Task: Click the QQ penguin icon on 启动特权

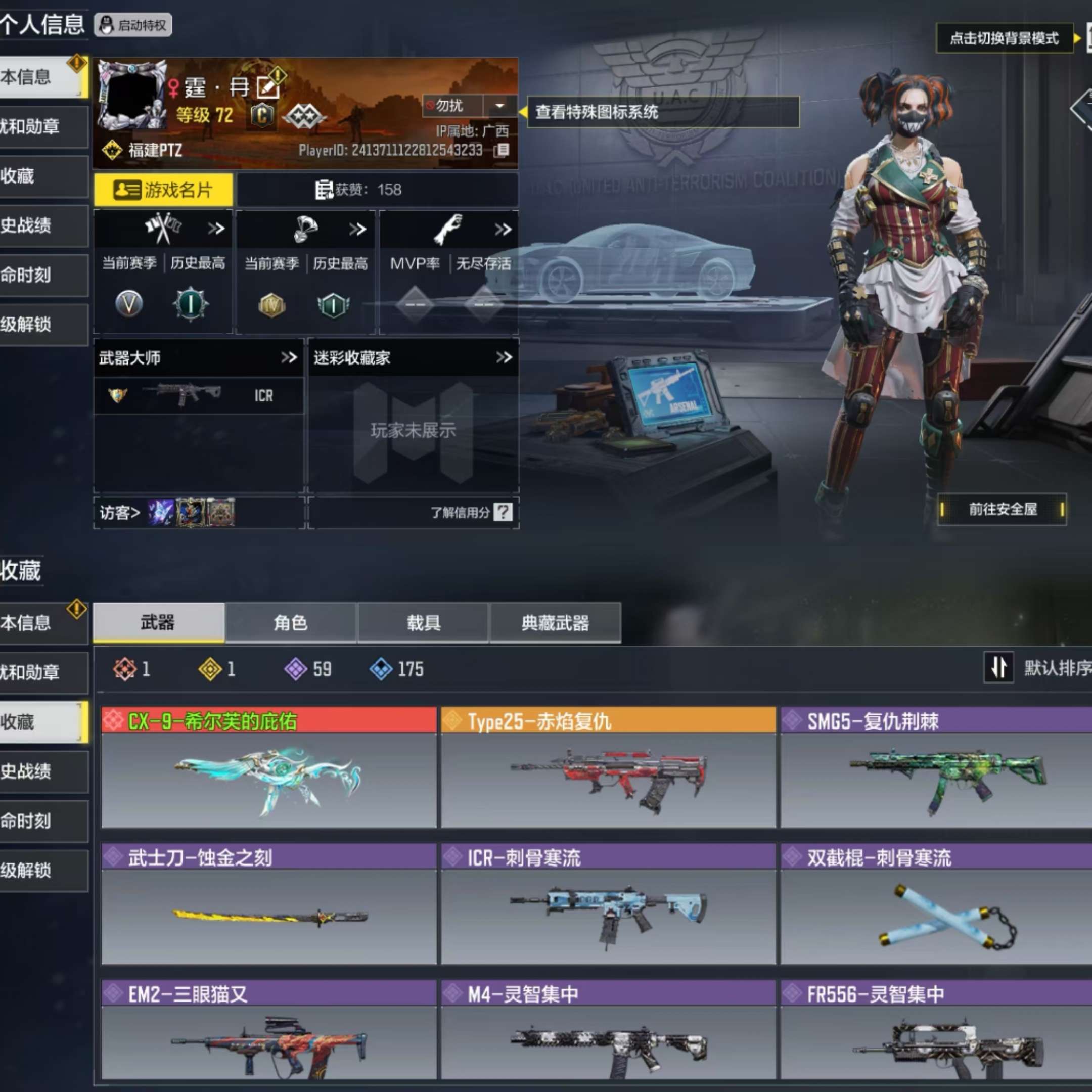Action: pyautogui.click(x=107, y=25)
